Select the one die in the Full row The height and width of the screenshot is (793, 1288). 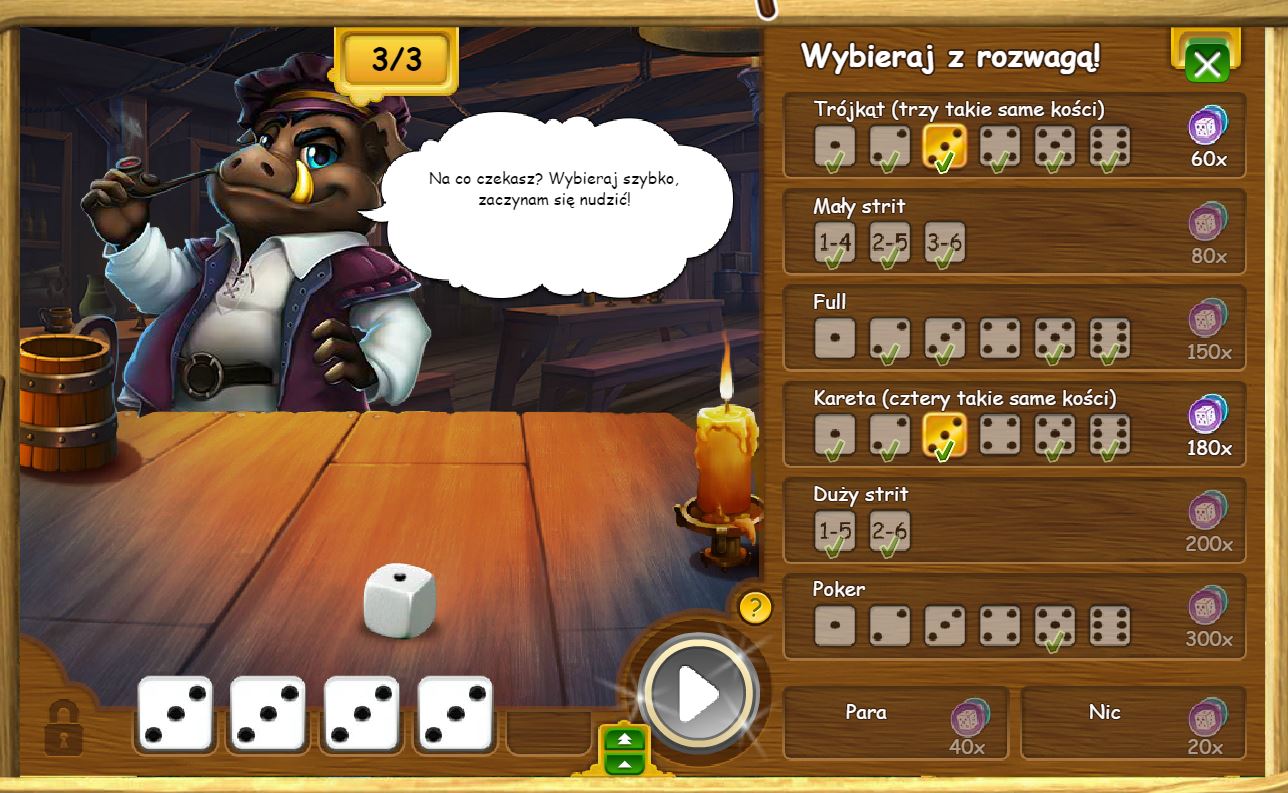pos(834,339)
